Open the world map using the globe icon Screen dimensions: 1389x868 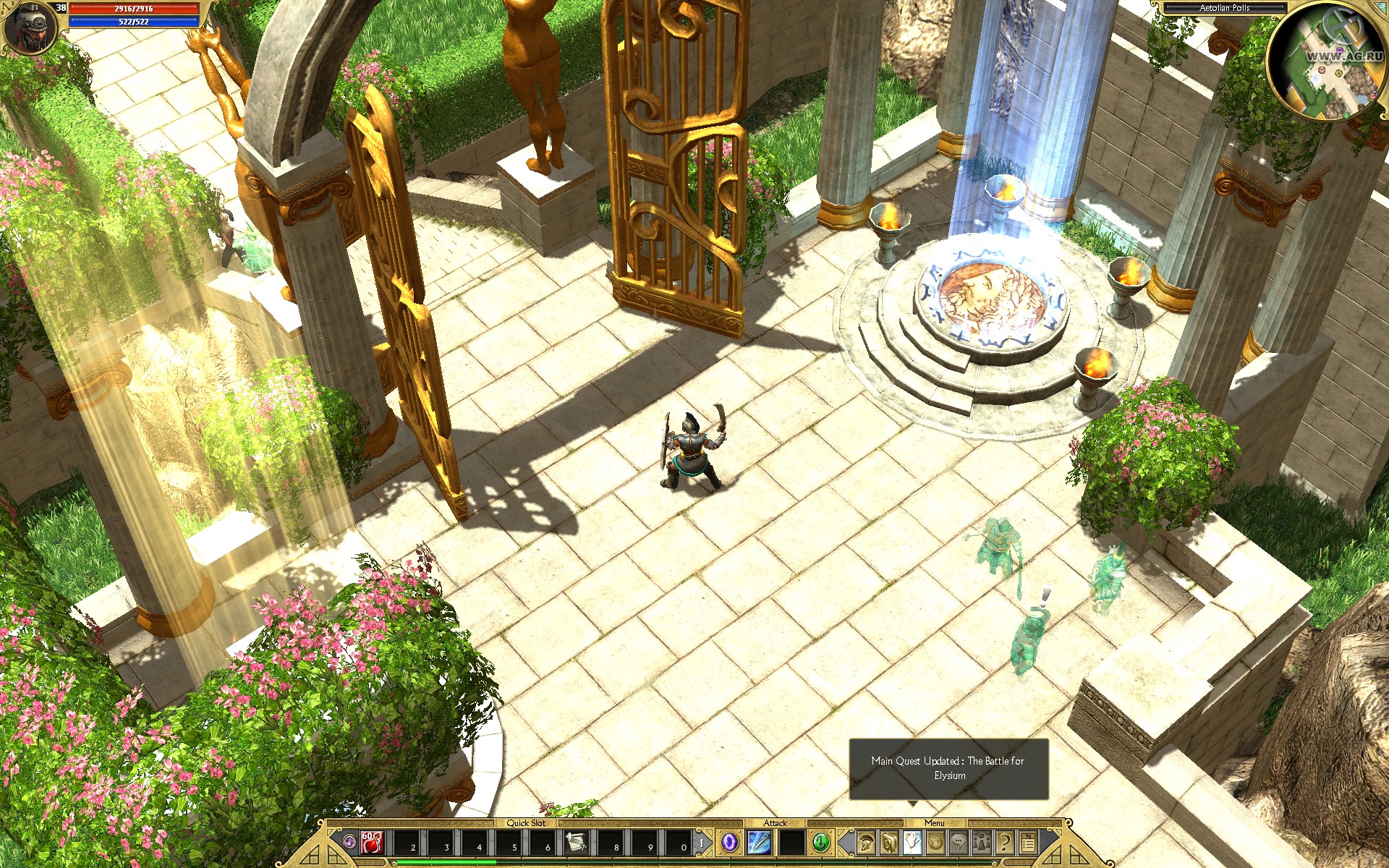pos(935,844)
